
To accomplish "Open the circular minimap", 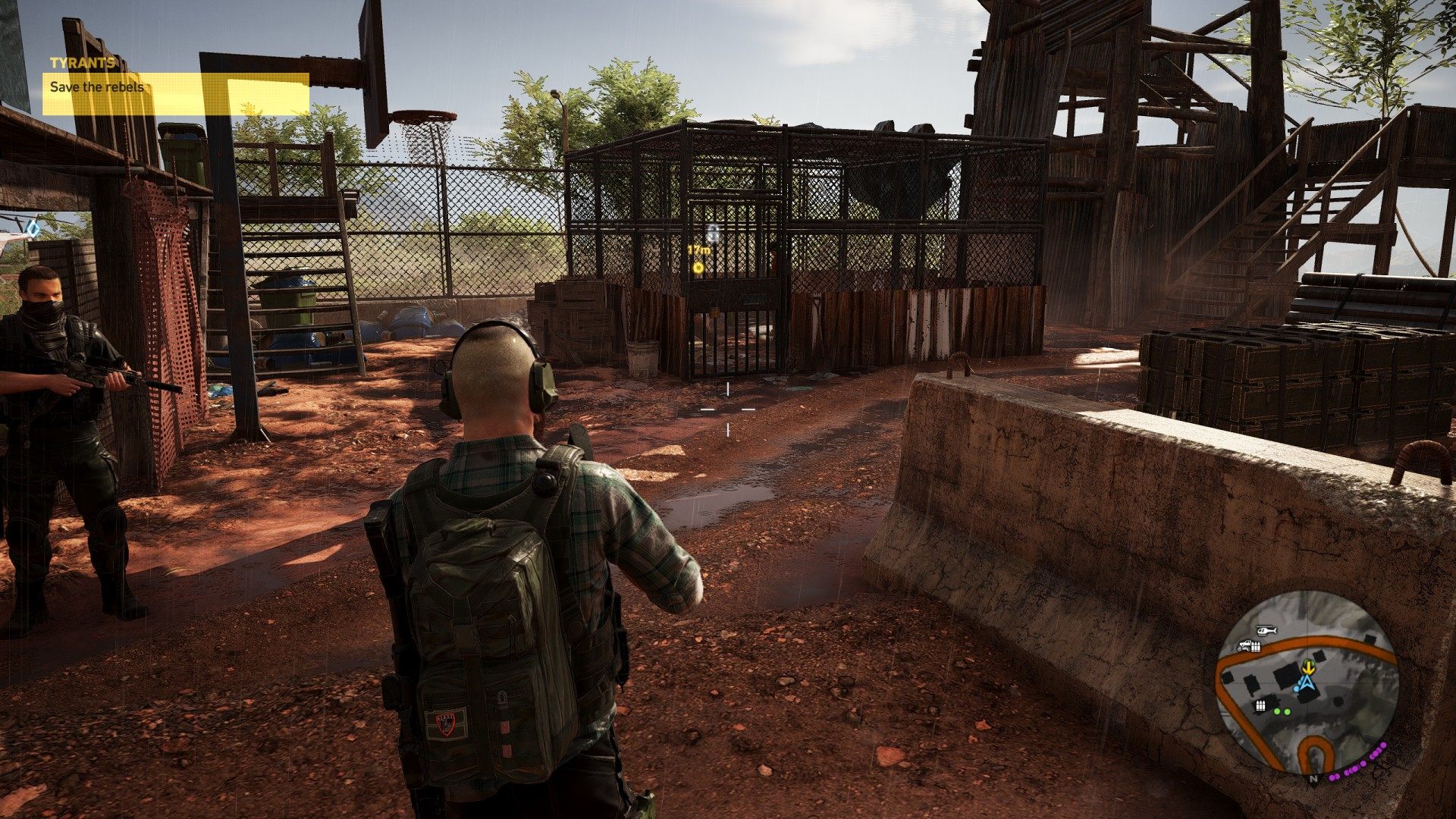I will coord(1307,682).
